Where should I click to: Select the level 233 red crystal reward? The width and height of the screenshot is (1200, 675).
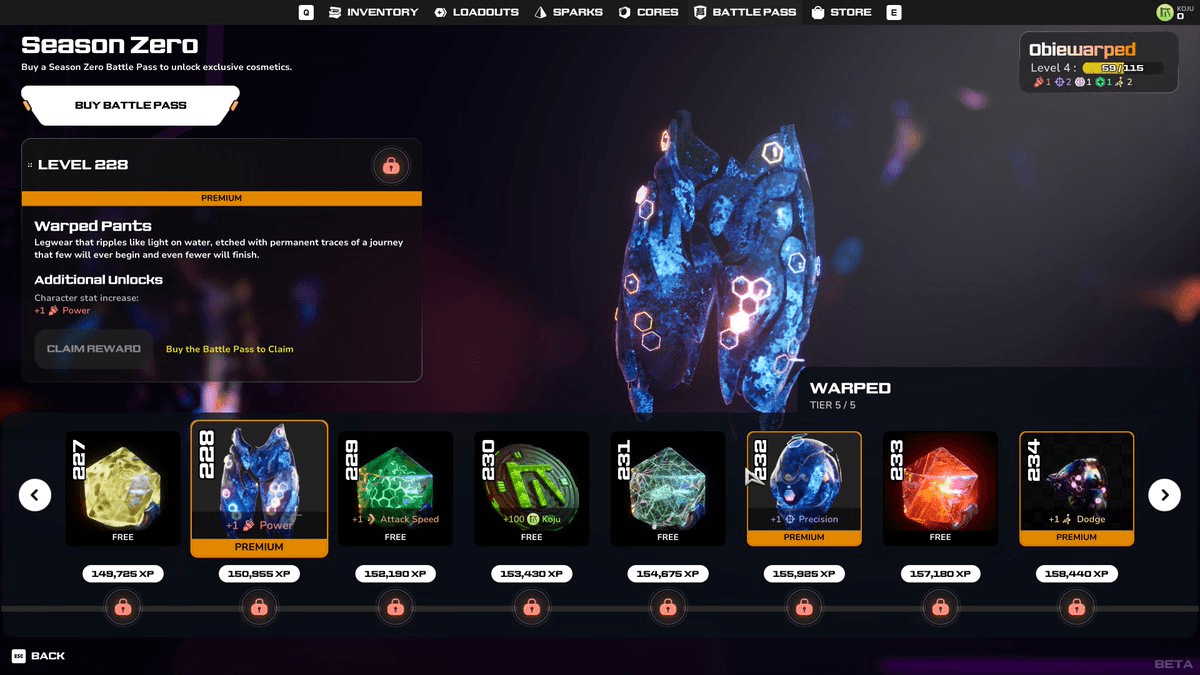[x=940, y=488]
